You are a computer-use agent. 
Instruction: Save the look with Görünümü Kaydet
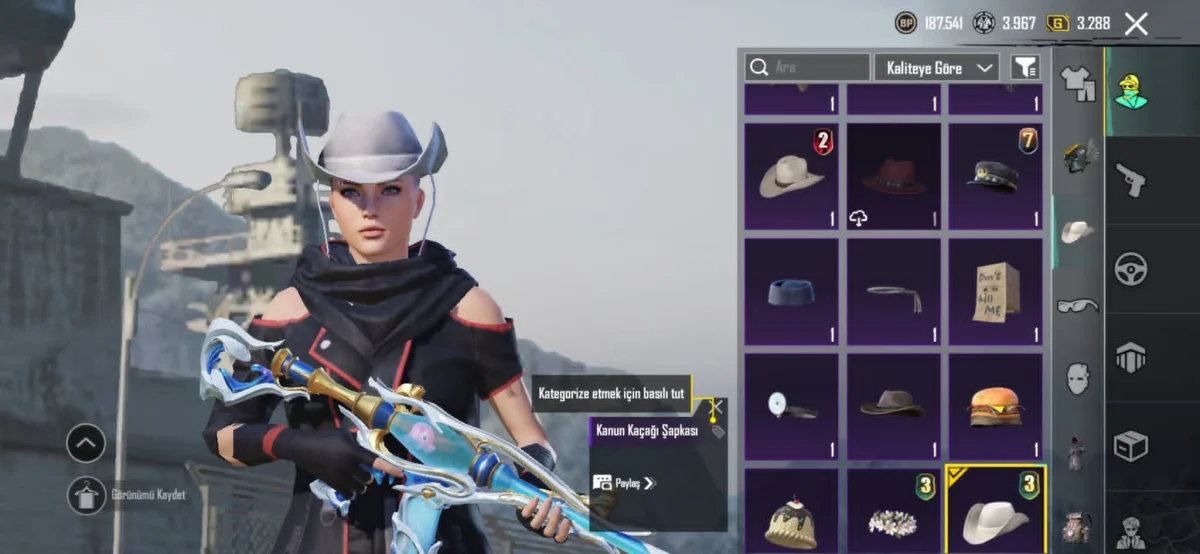88,495
